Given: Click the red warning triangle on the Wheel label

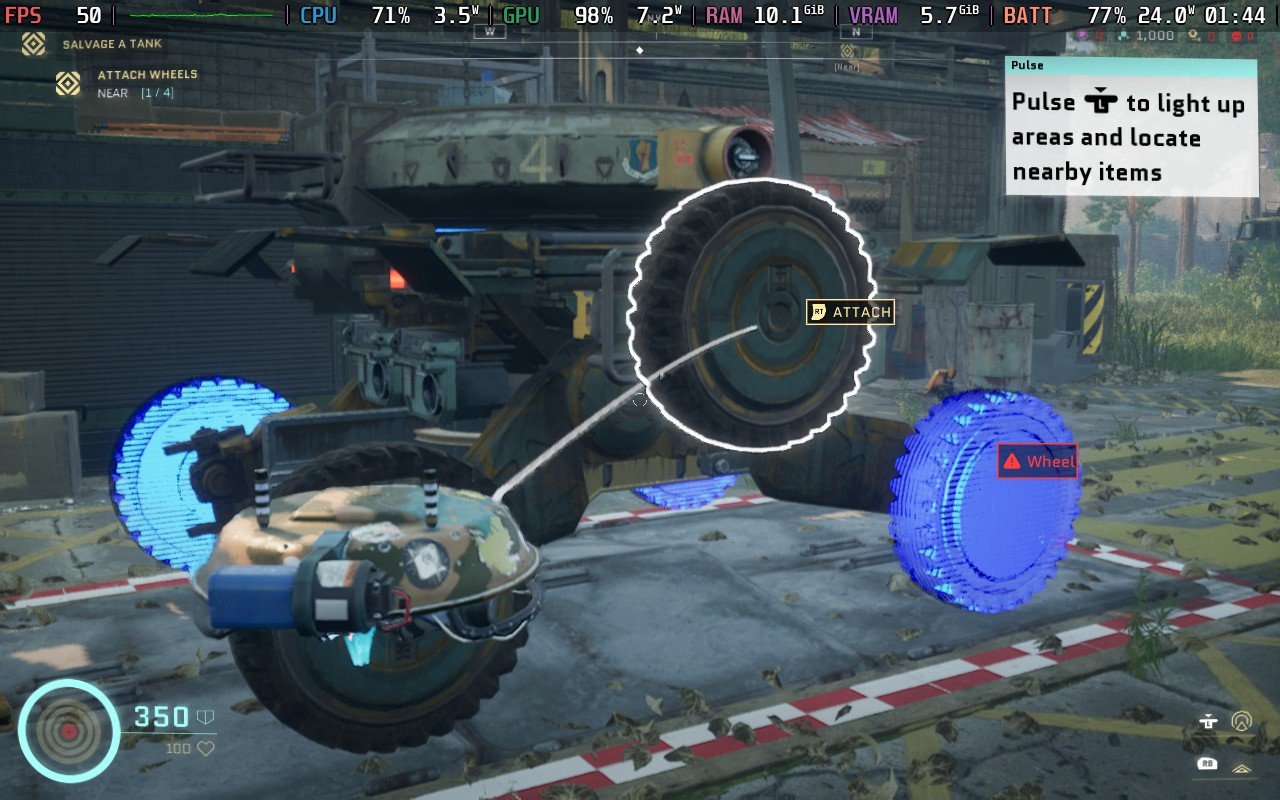Looking at the screenshot, I should coord(1010,462).
